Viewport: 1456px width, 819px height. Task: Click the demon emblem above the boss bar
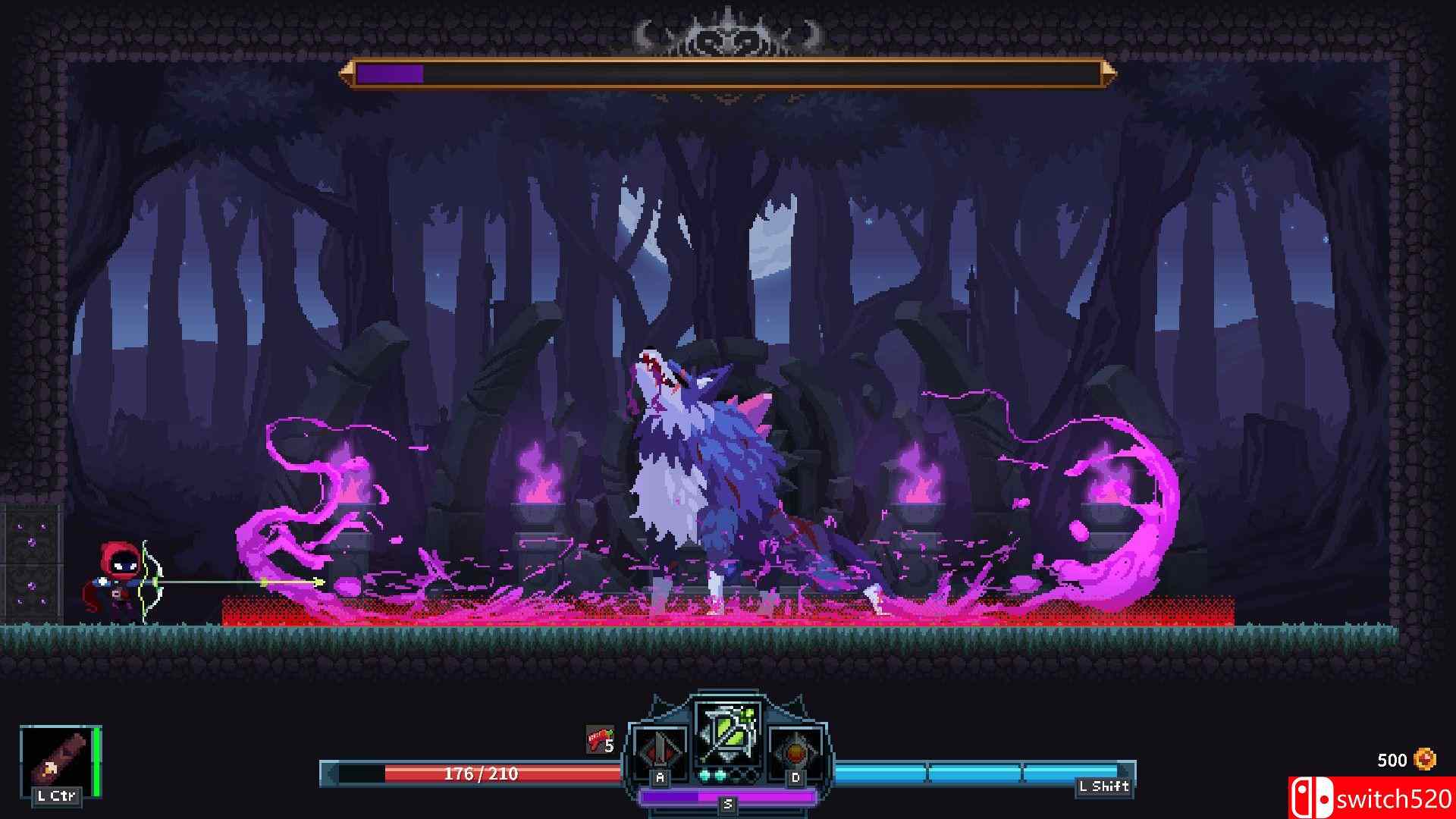(728, 32)
